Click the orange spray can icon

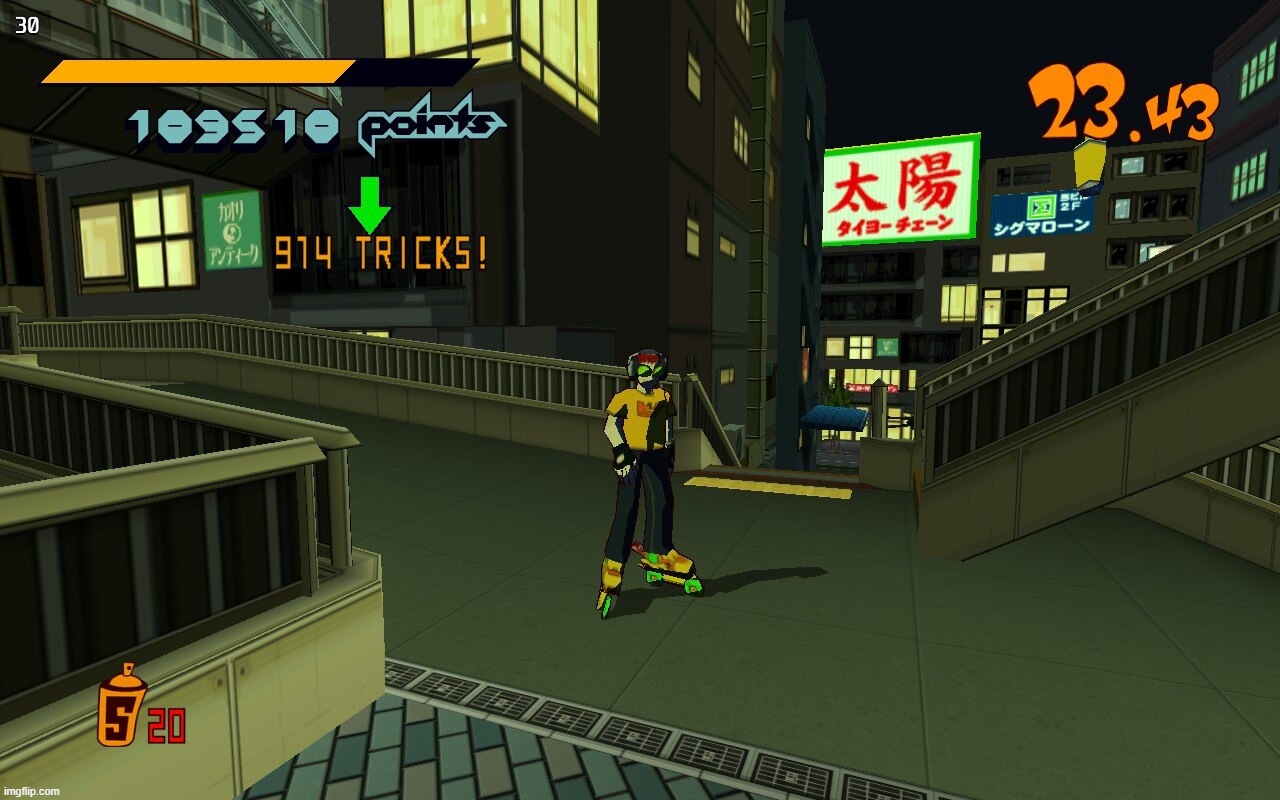[x=121, y=706]
